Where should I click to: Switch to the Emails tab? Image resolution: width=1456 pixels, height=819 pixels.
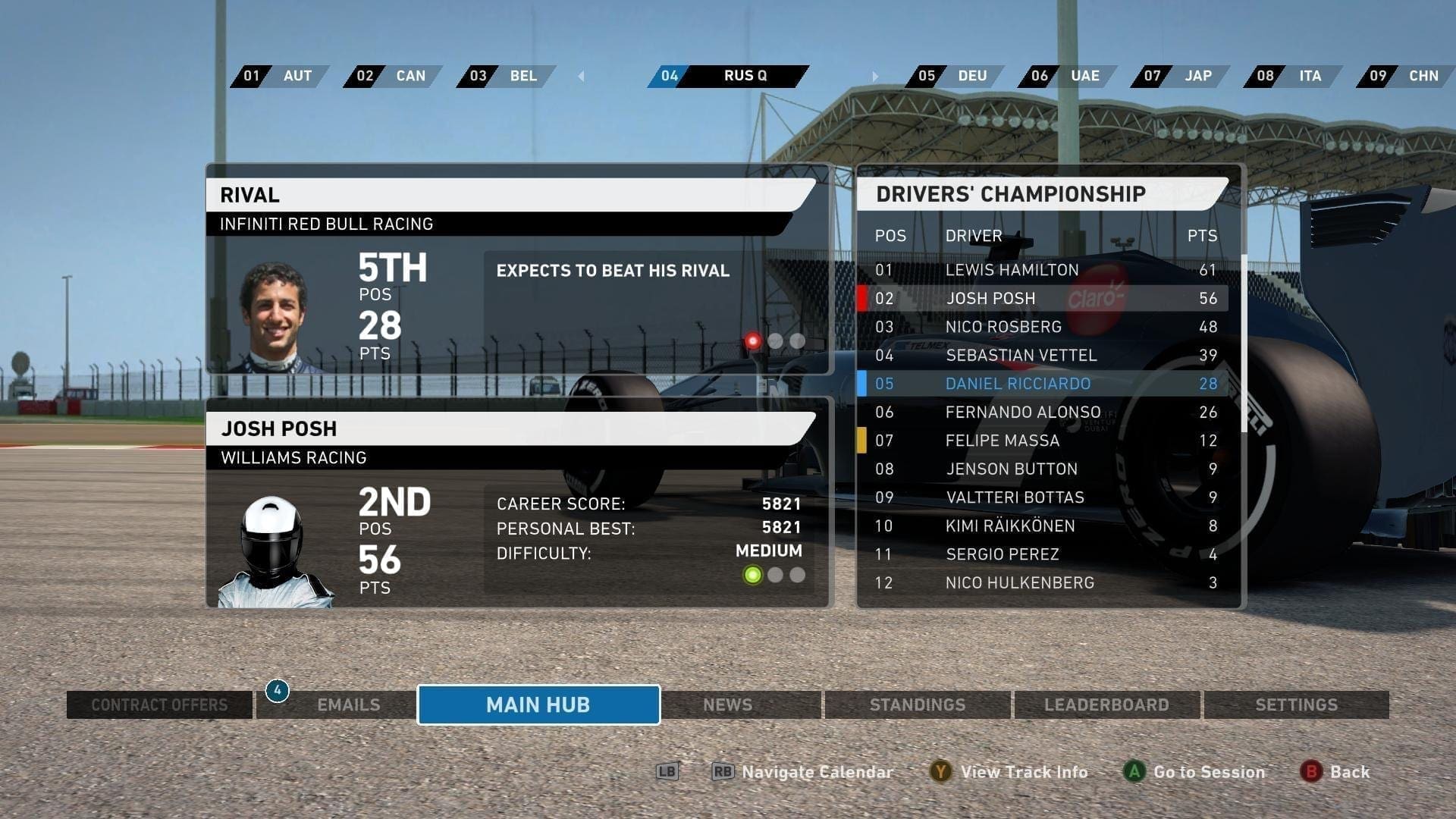pyautogui.click(x=348, y=704)
